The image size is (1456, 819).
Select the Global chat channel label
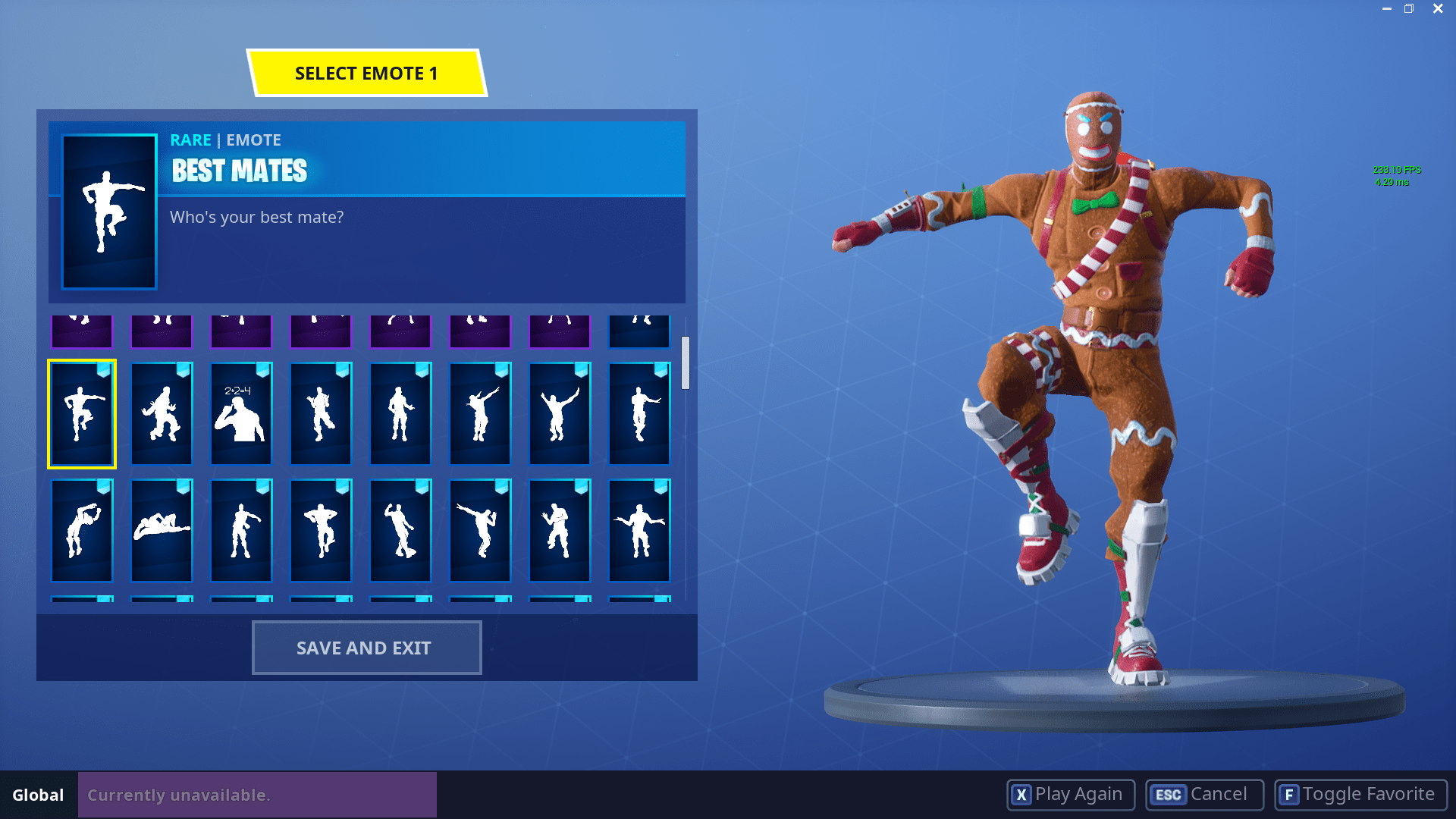(x=37, y=795)
